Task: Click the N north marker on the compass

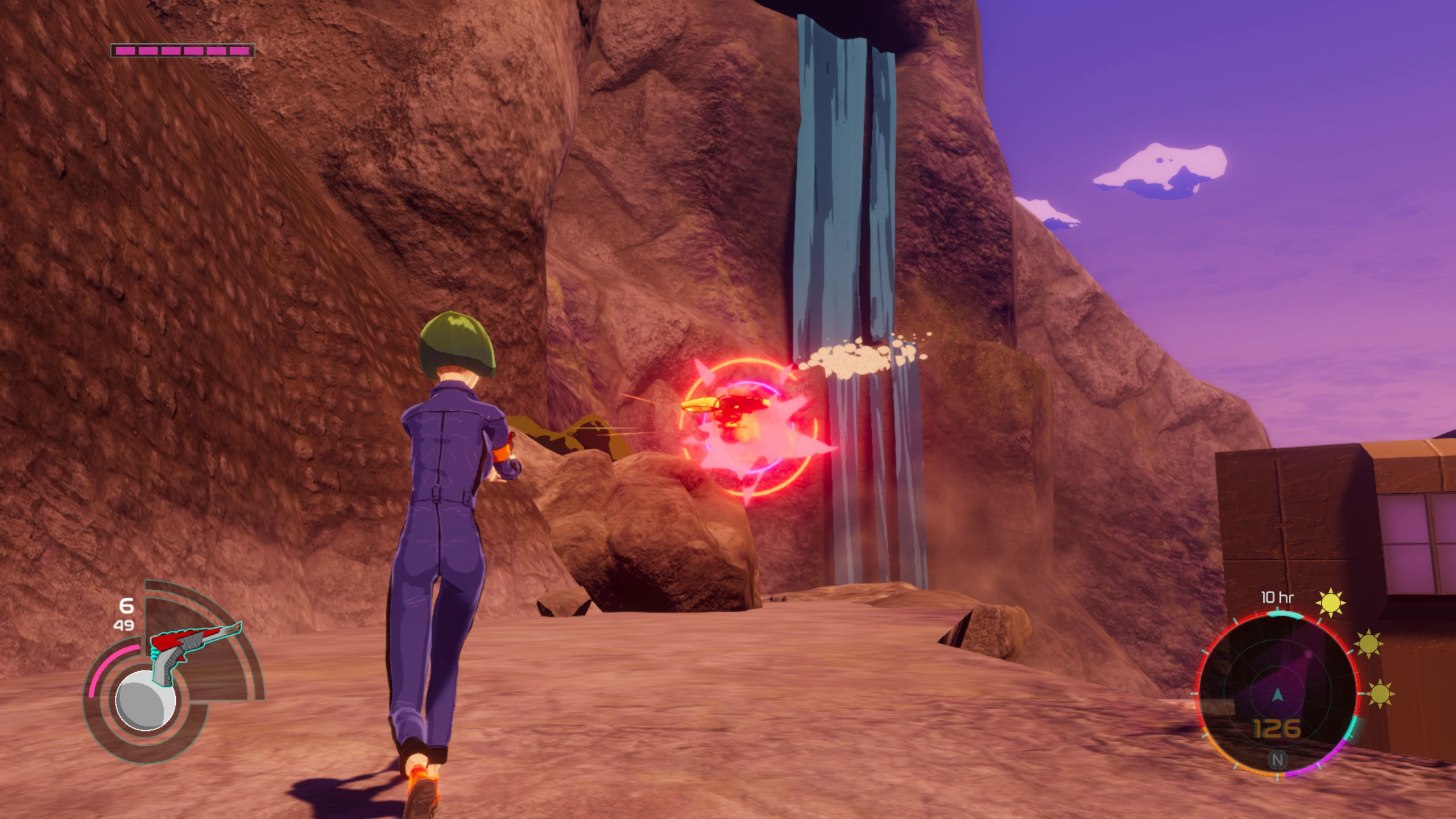Action: 1277,760
